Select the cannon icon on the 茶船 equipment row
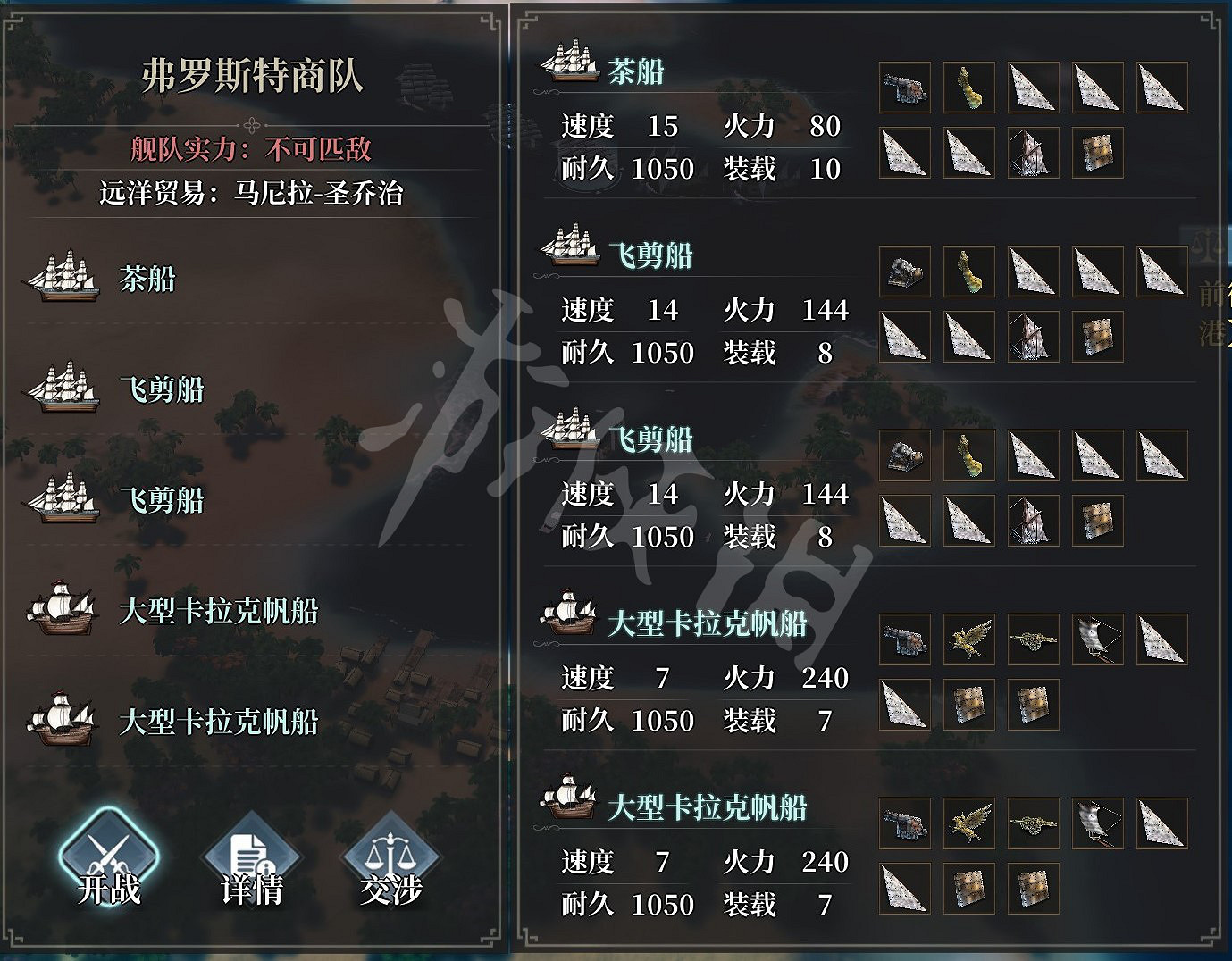The width and height of the screenshot is (1232, 961). pos(905,87)
